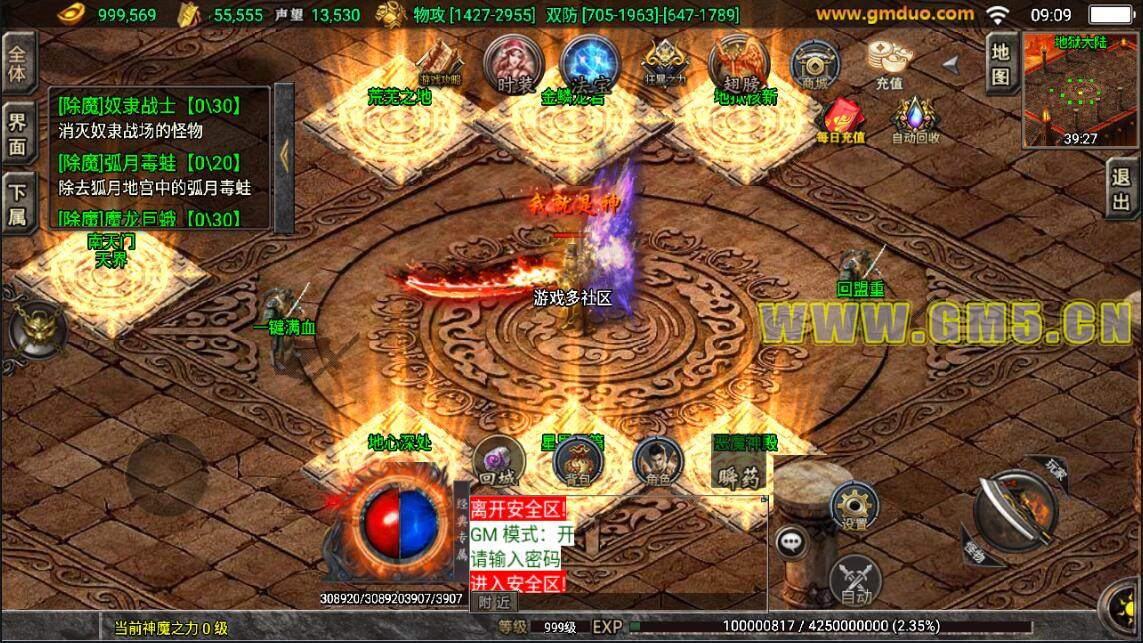Open the 角色 character sheet

click(657, 461)
